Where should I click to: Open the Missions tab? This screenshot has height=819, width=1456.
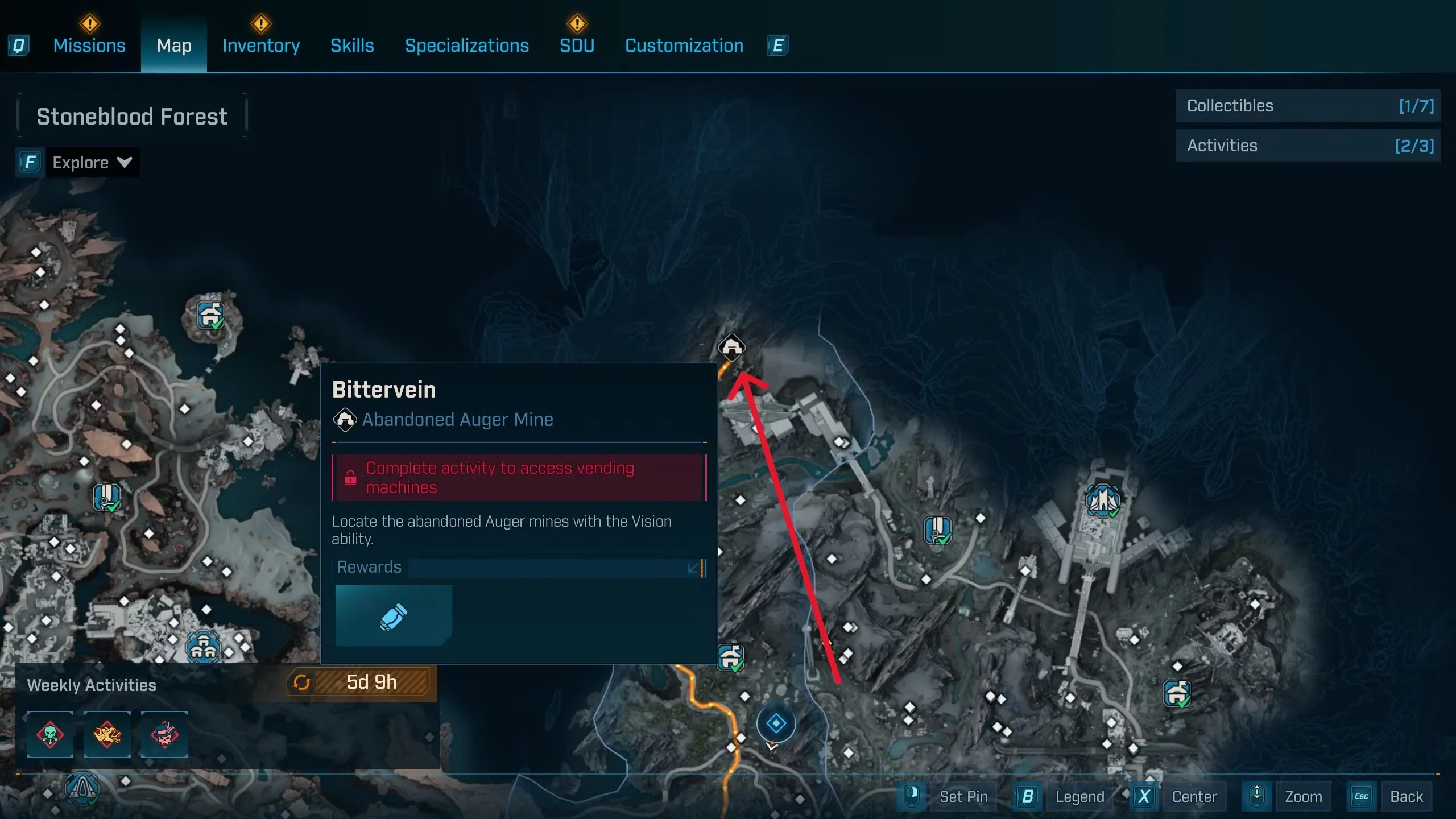tap(89, 45)
